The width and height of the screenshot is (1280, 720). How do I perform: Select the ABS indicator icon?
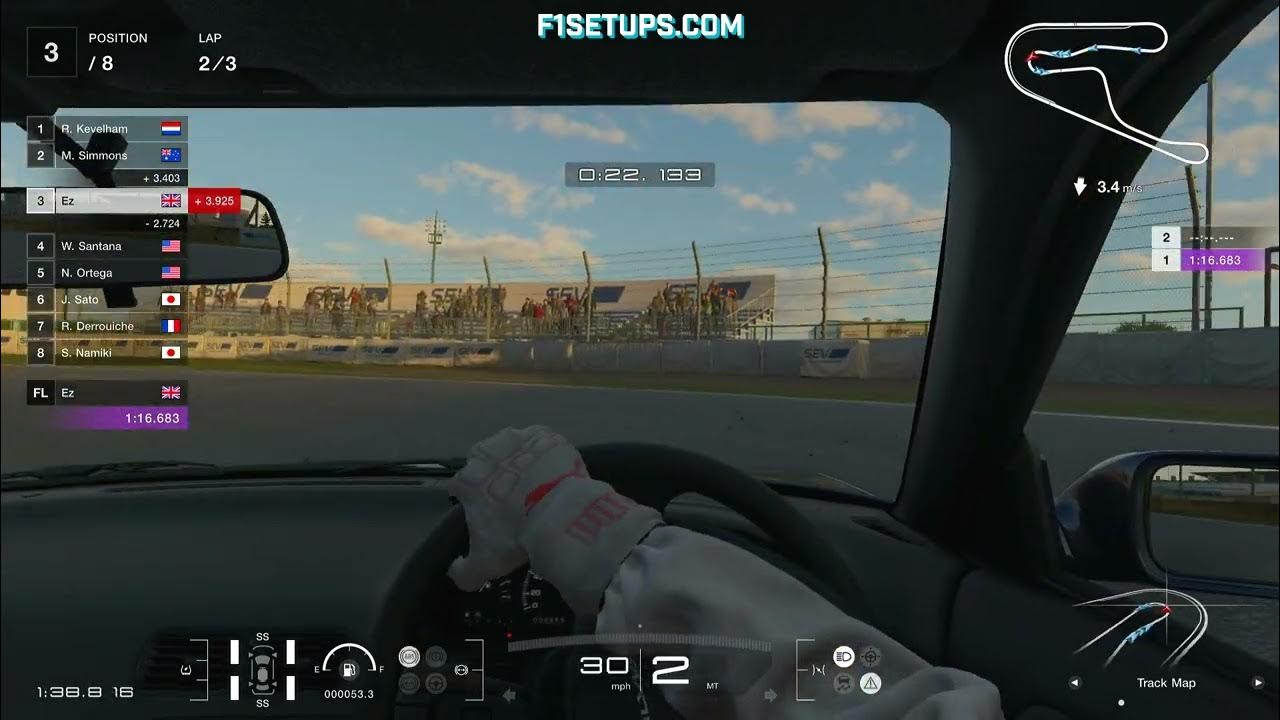click(409, 655)
